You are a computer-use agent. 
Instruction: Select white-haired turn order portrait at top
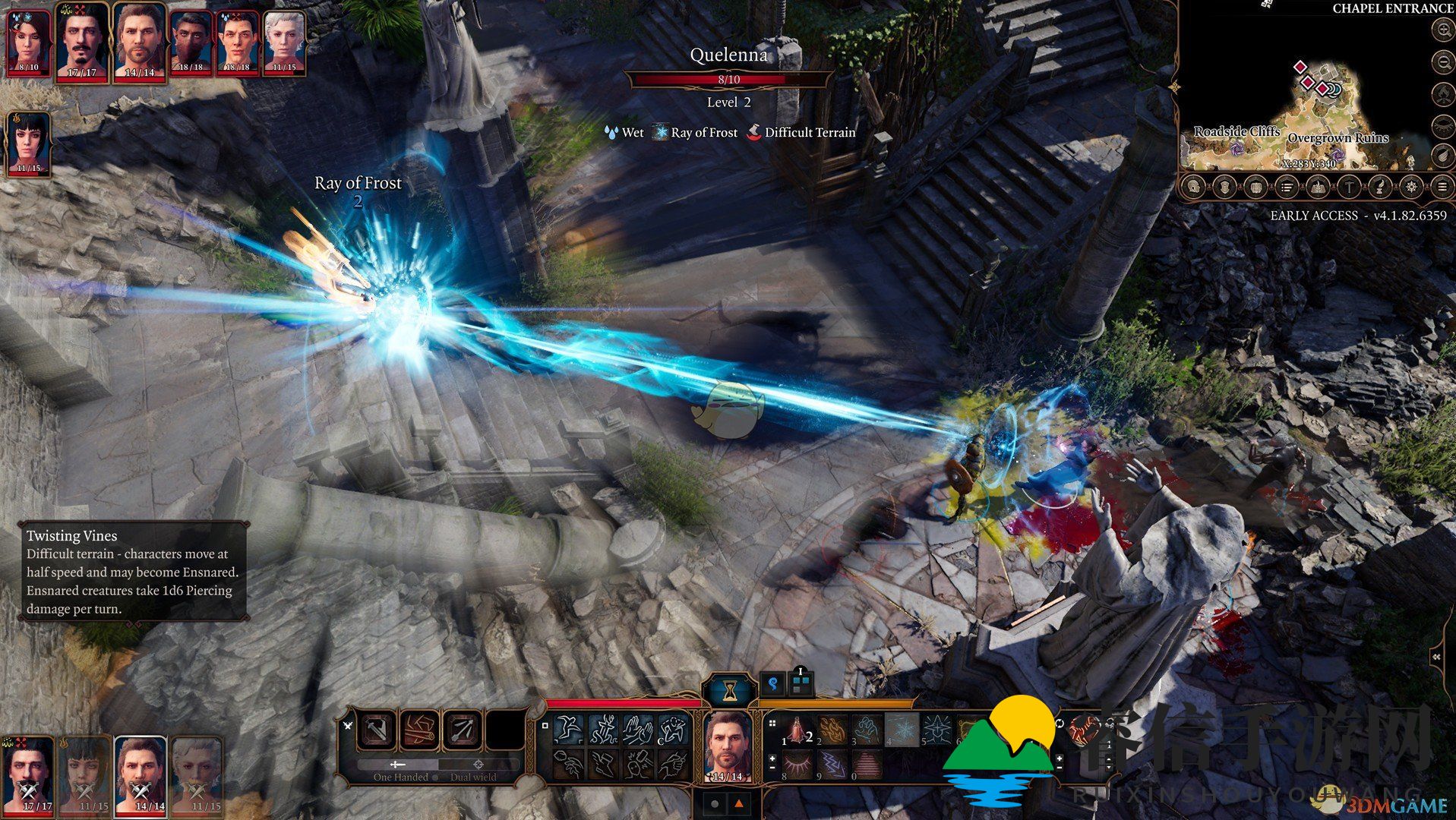click(x=284, y=39)
